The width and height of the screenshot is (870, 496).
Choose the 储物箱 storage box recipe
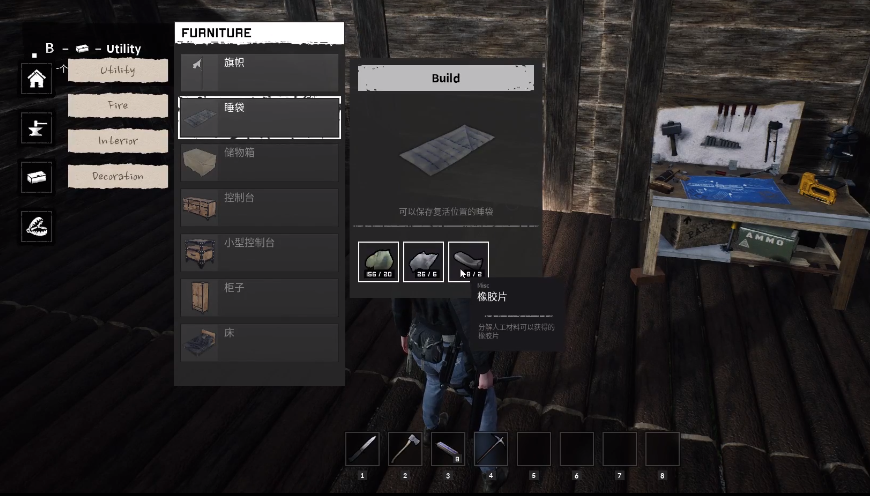click(259, 161)
